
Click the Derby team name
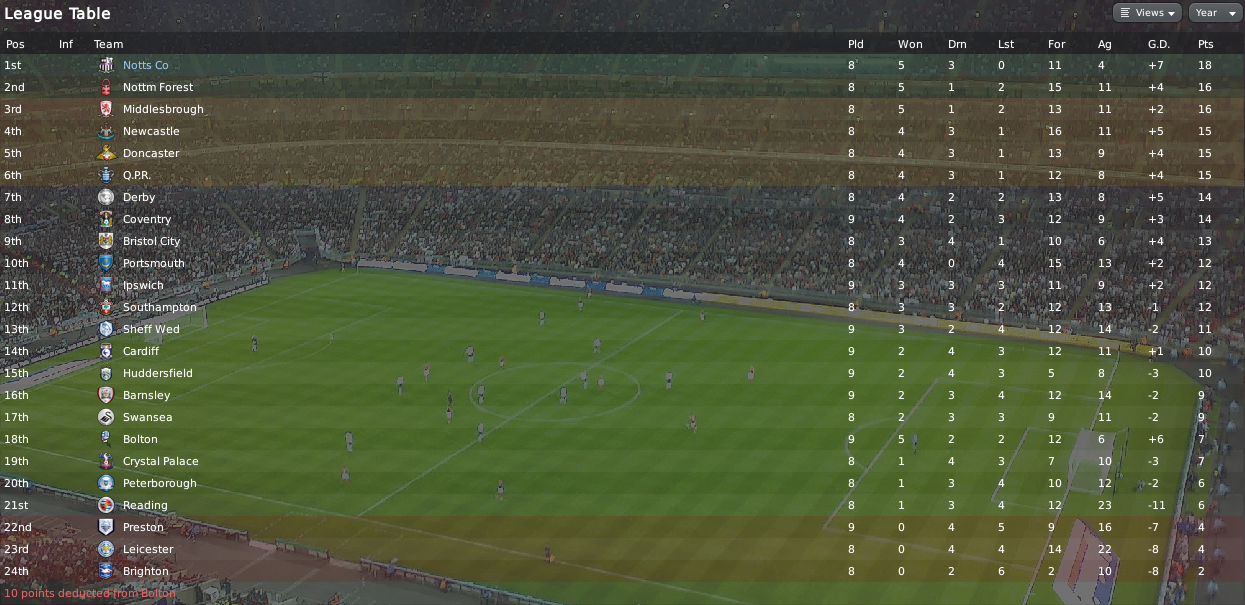pyautogui.click(x=139, y=197)
